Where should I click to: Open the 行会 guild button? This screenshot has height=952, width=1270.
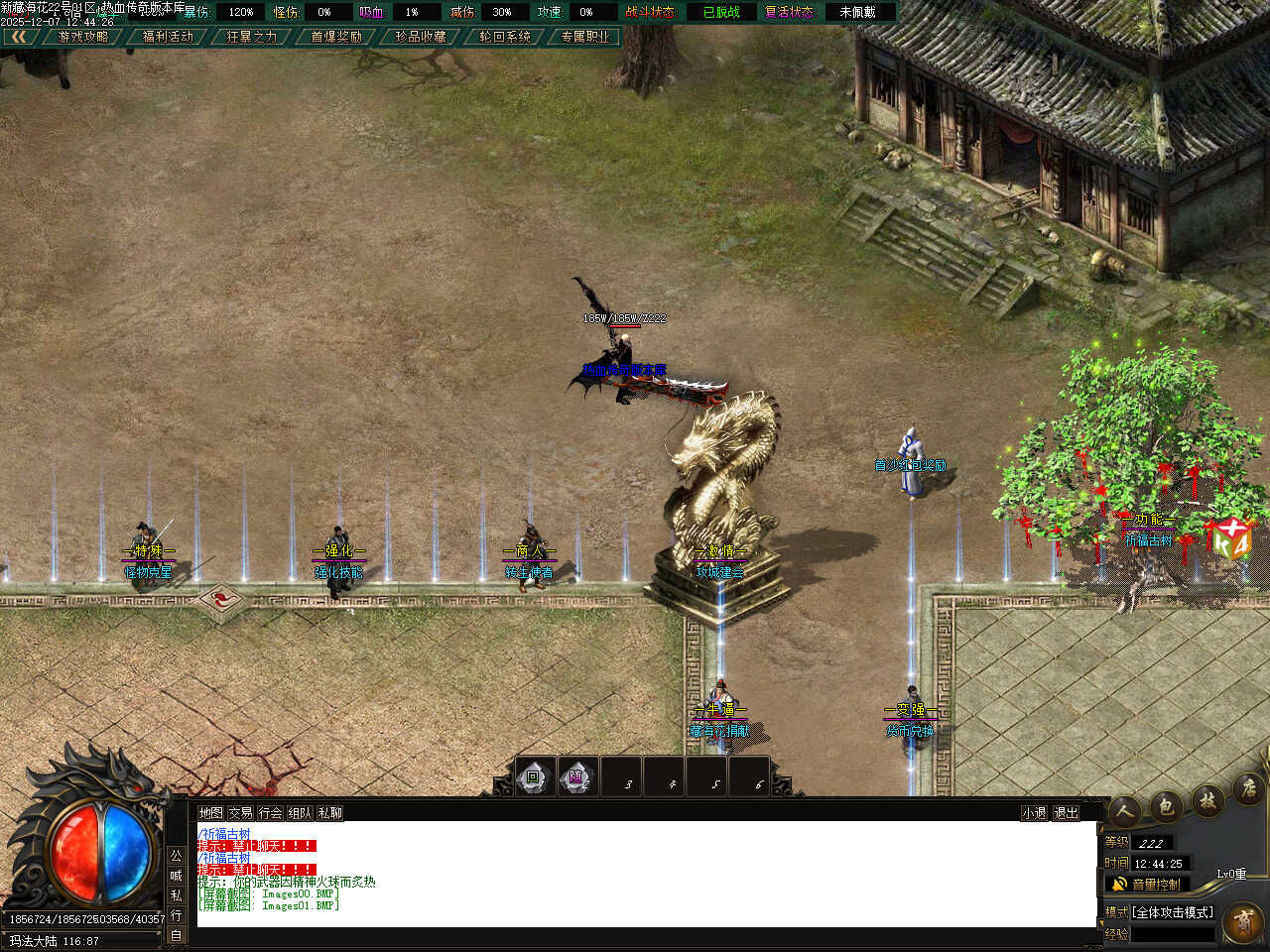pos(270,813)
